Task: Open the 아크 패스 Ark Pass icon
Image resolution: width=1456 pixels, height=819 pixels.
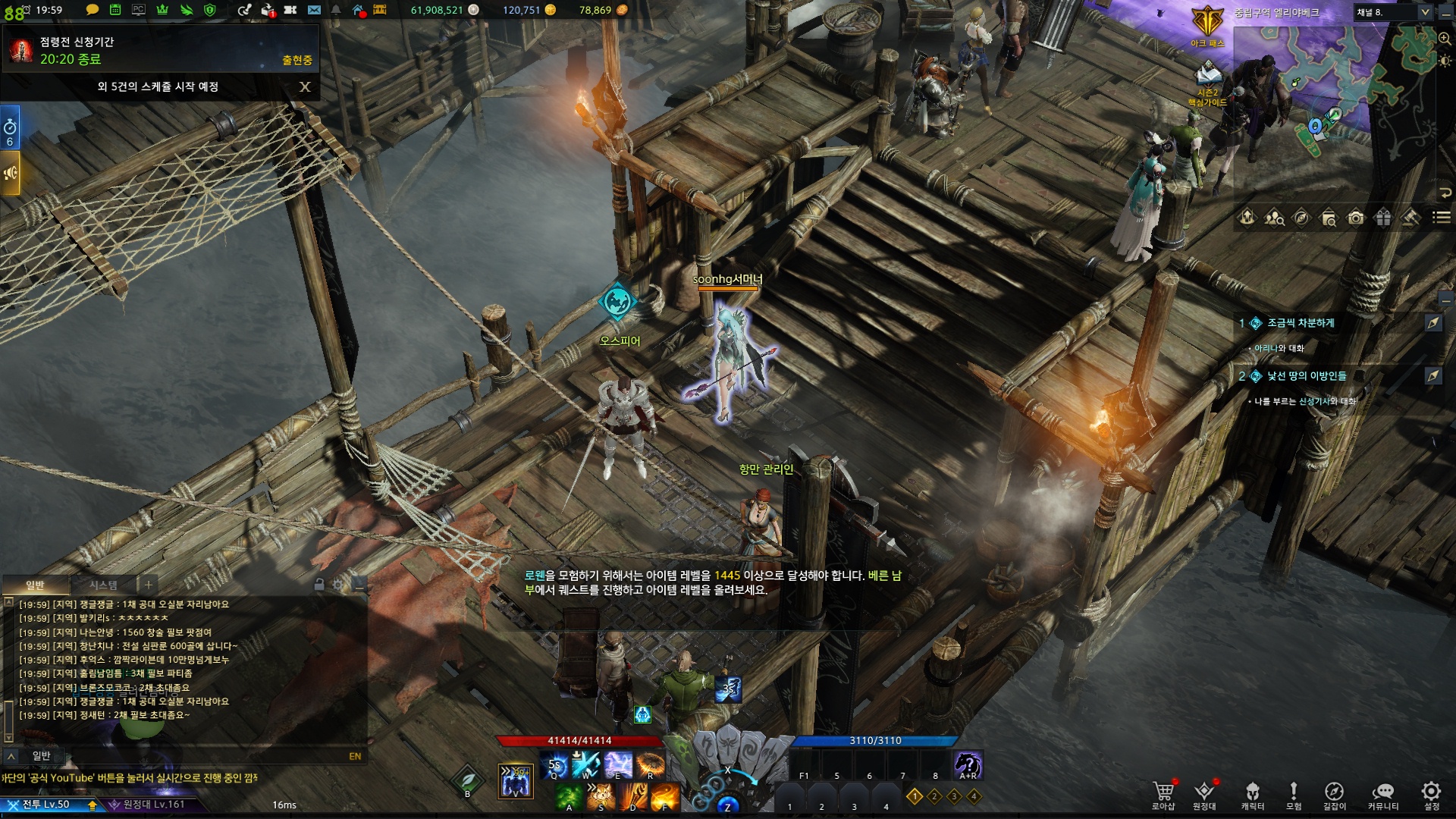Action: (x=1207, y=23)
